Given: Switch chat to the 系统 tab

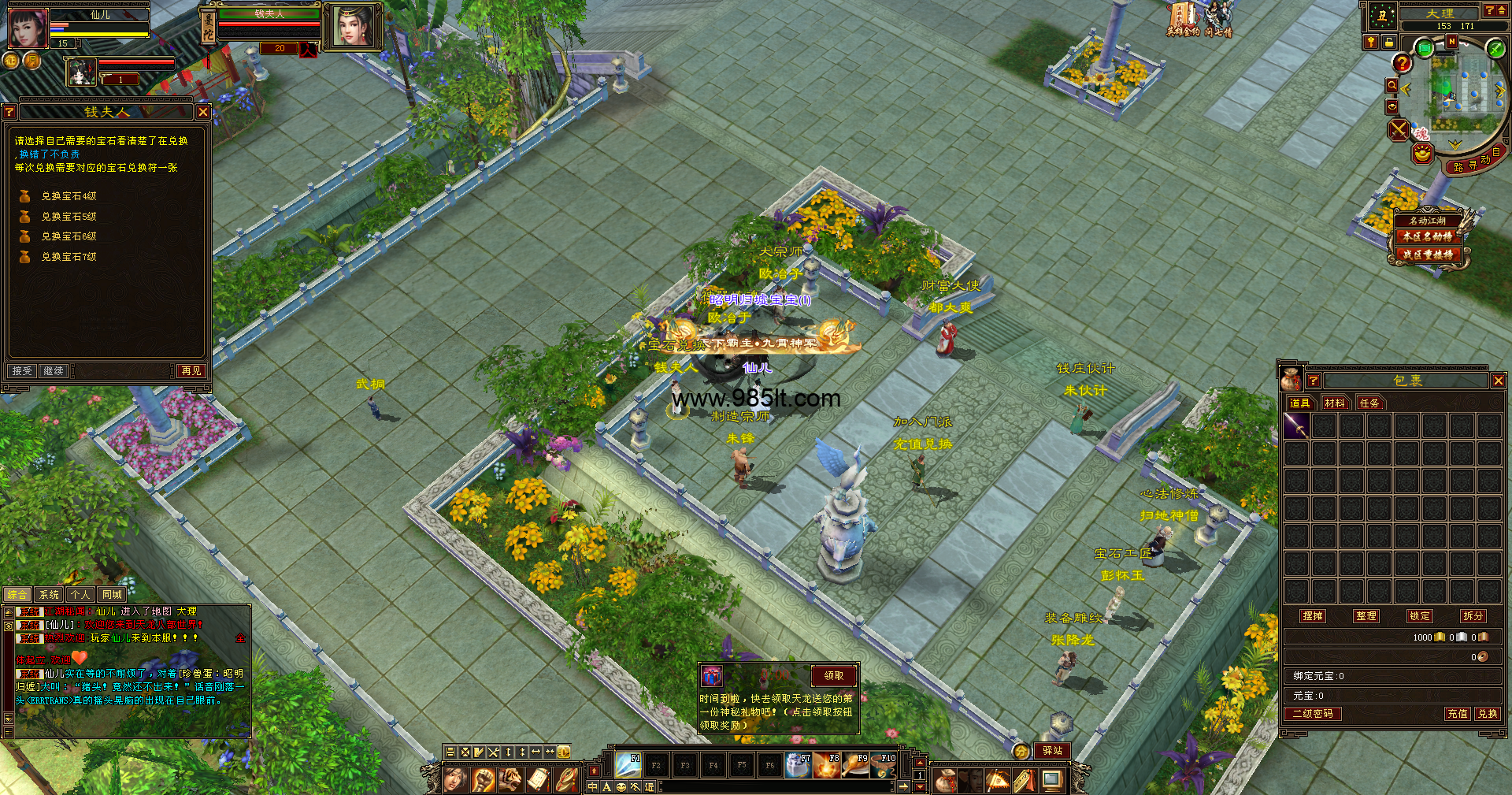Looking at the screenshot, I should 49,595.
